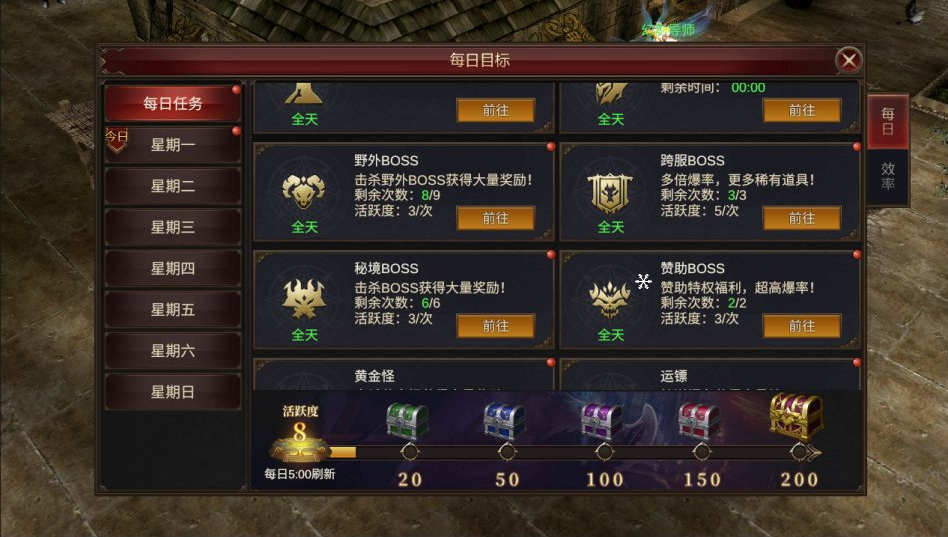View the 星期六 tab

point(173,351)
